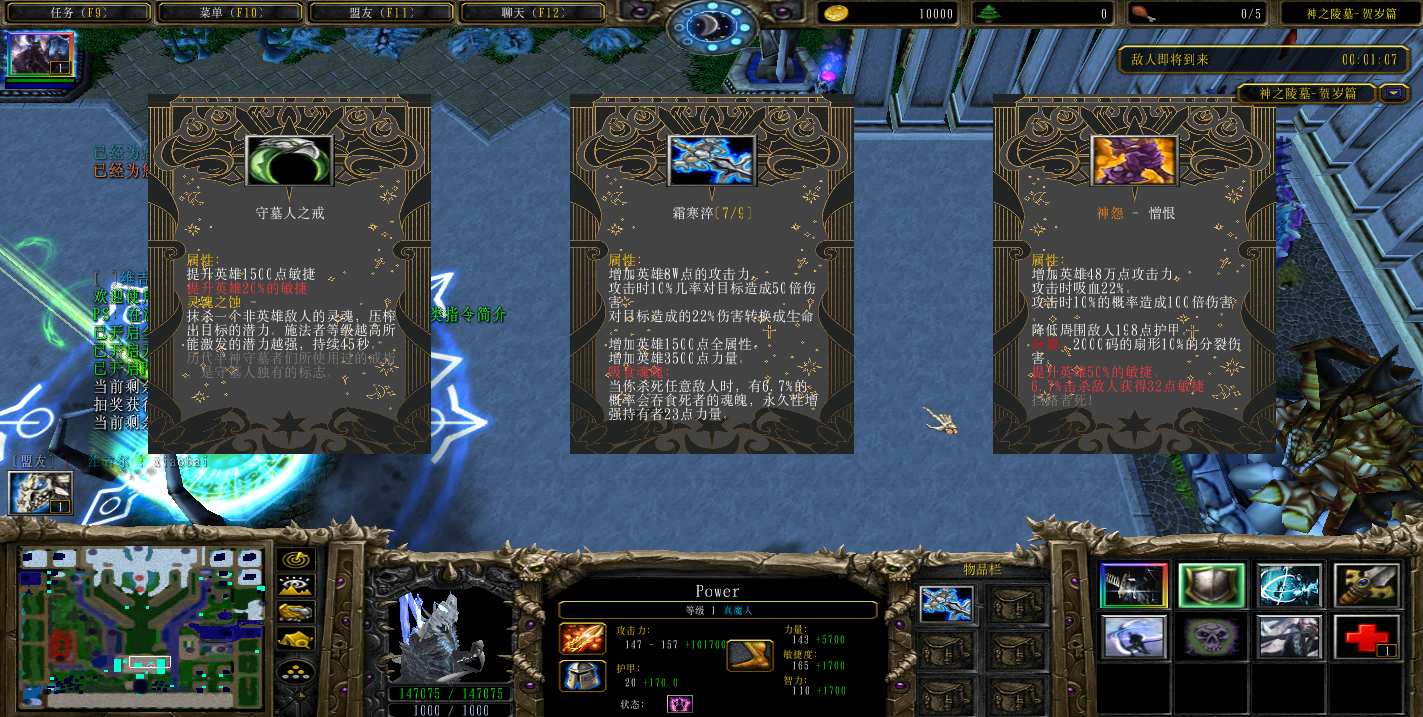Select the frost weapon in the inventory slot
1423x717 pixels.
[x=946, y=604]
